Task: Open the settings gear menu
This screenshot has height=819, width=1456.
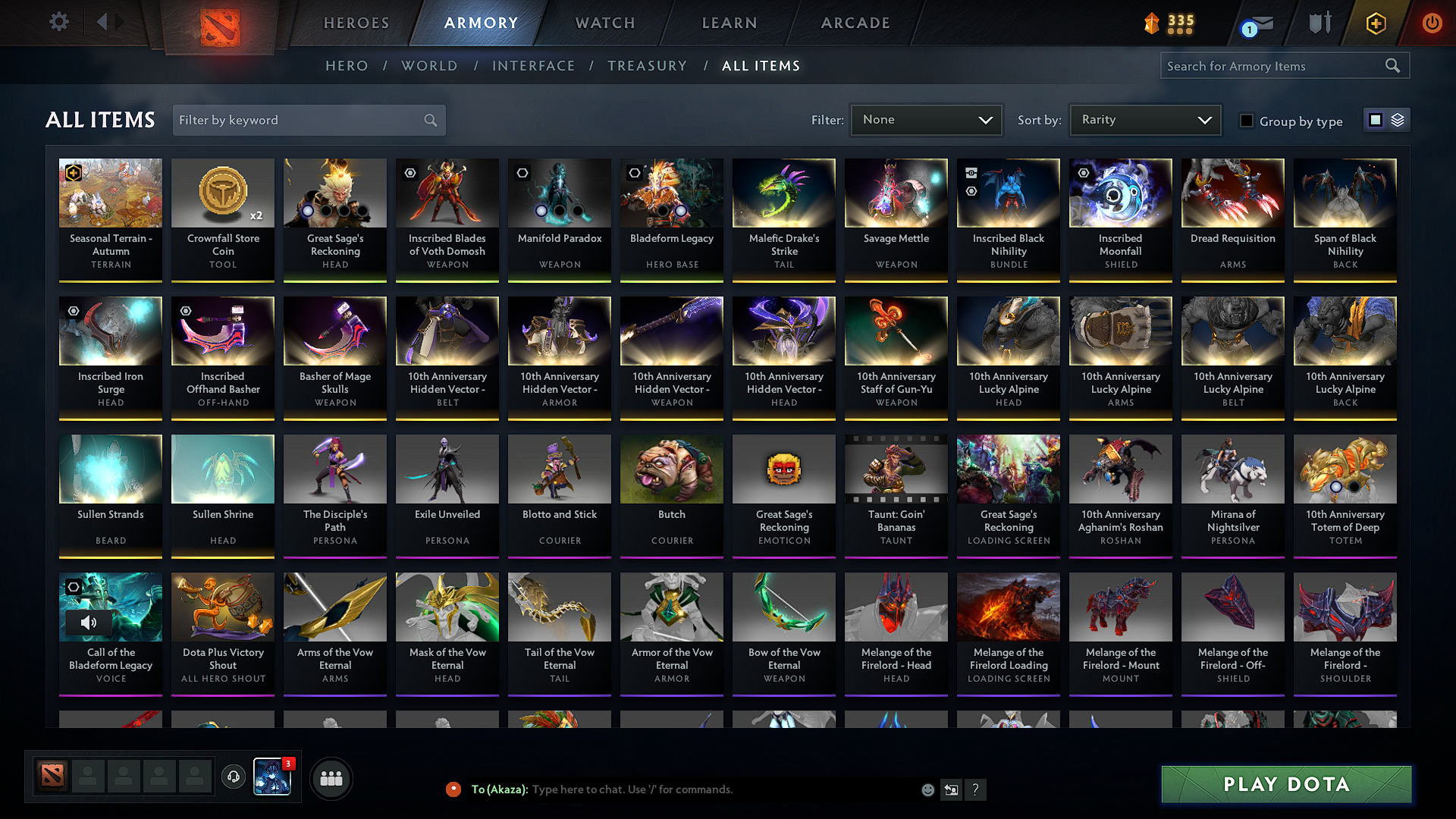Action: [58, 22]
